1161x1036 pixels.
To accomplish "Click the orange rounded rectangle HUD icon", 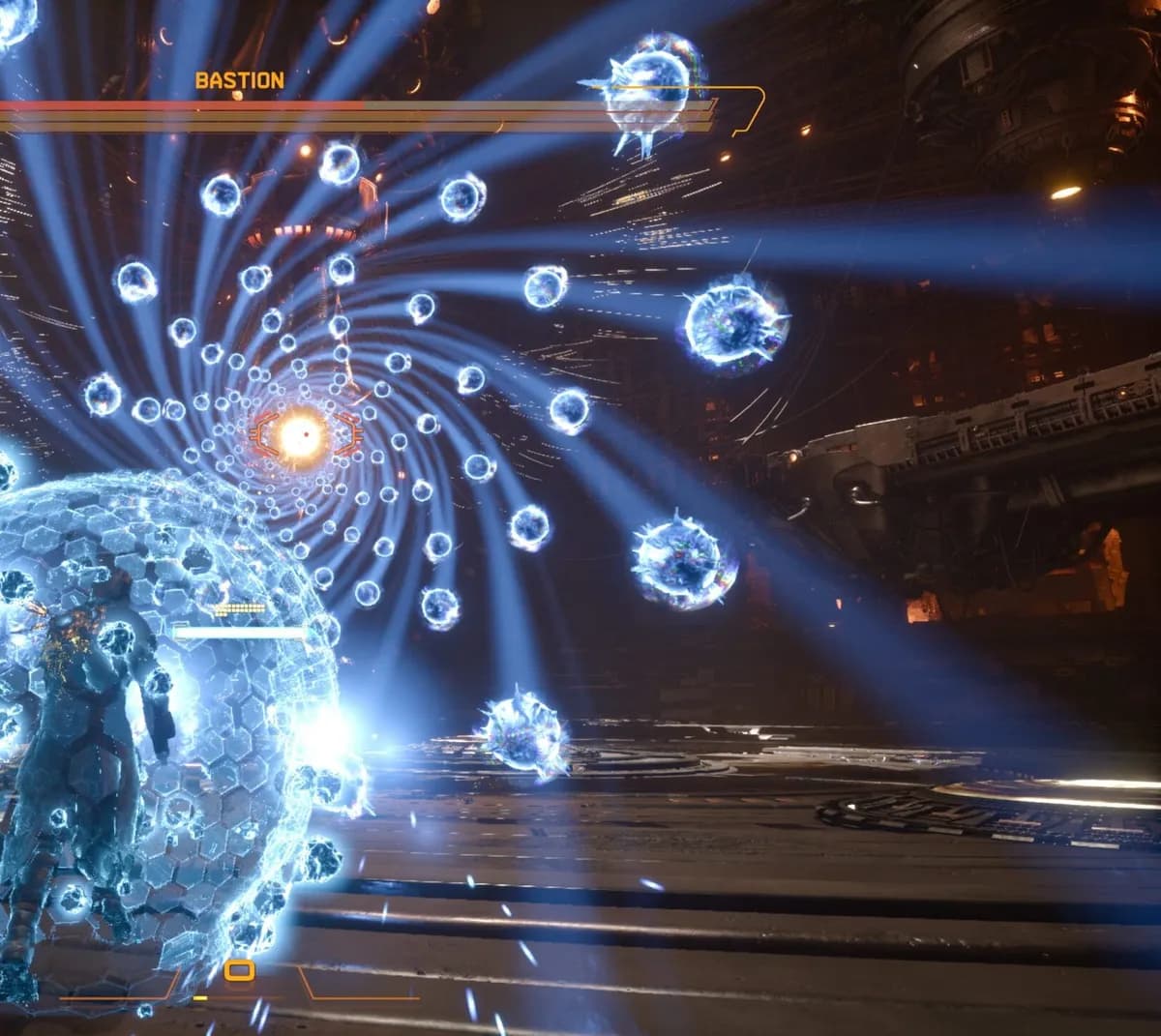I will pos(239,970).
